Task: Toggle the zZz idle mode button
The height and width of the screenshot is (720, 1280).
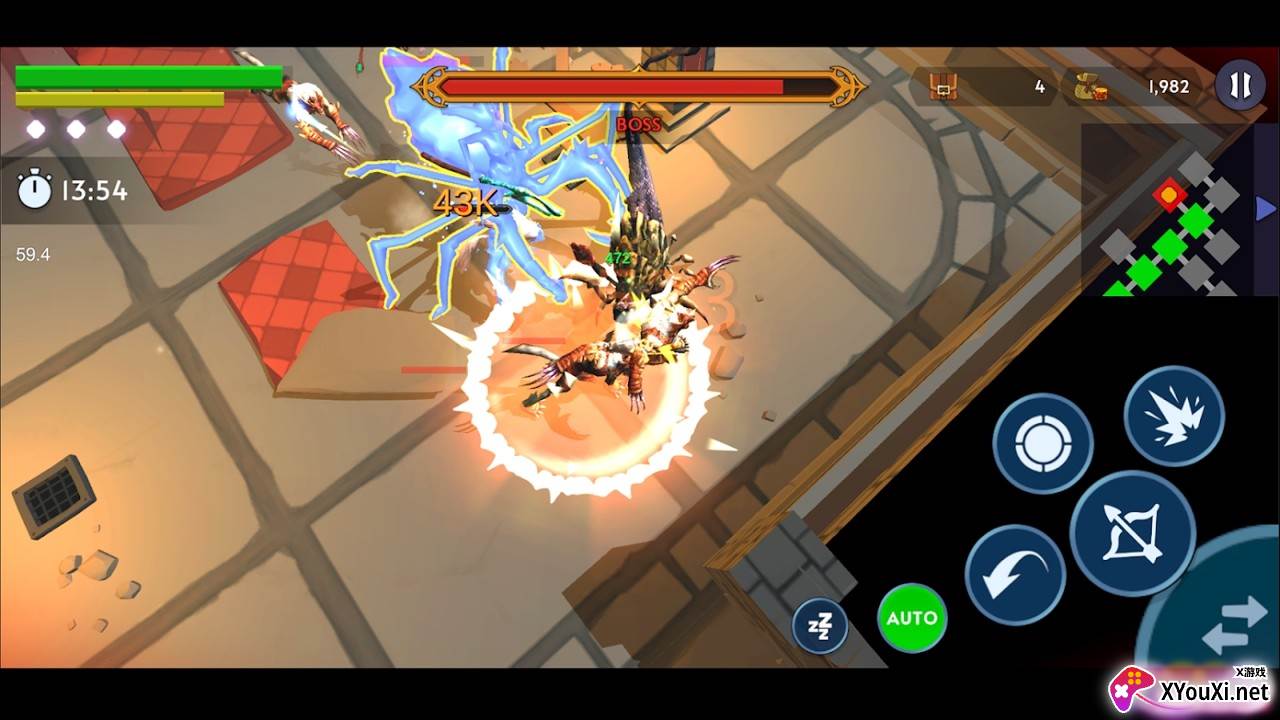Action: [x=820, y=624]
